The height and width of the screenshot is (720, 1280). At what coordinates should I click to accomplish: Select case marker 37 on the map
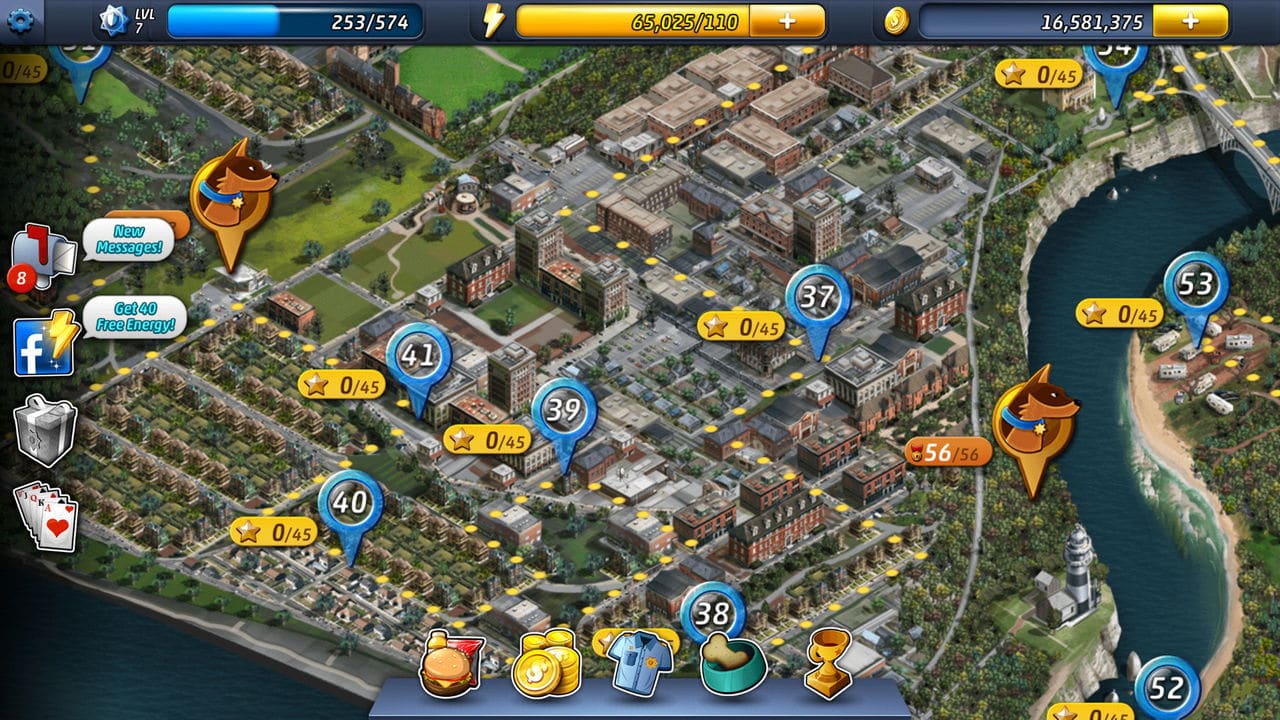pyautogui.click(x=818, y=298)
